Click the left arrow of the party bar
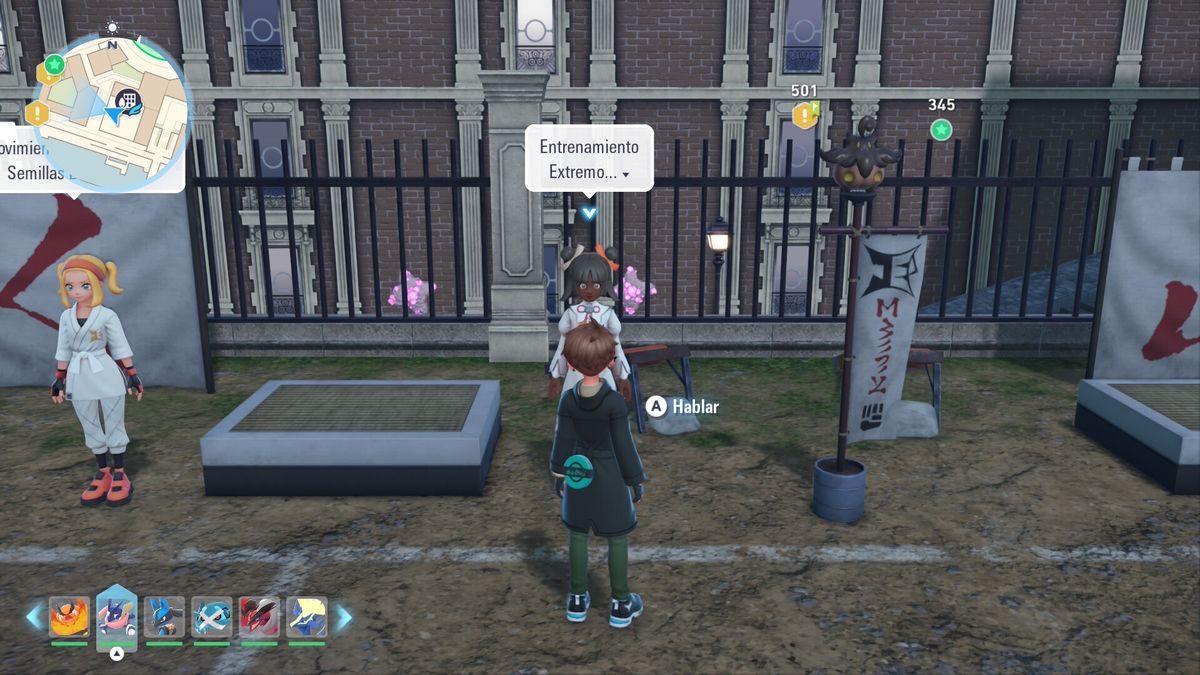1200x675 pixels. point(35,617)
